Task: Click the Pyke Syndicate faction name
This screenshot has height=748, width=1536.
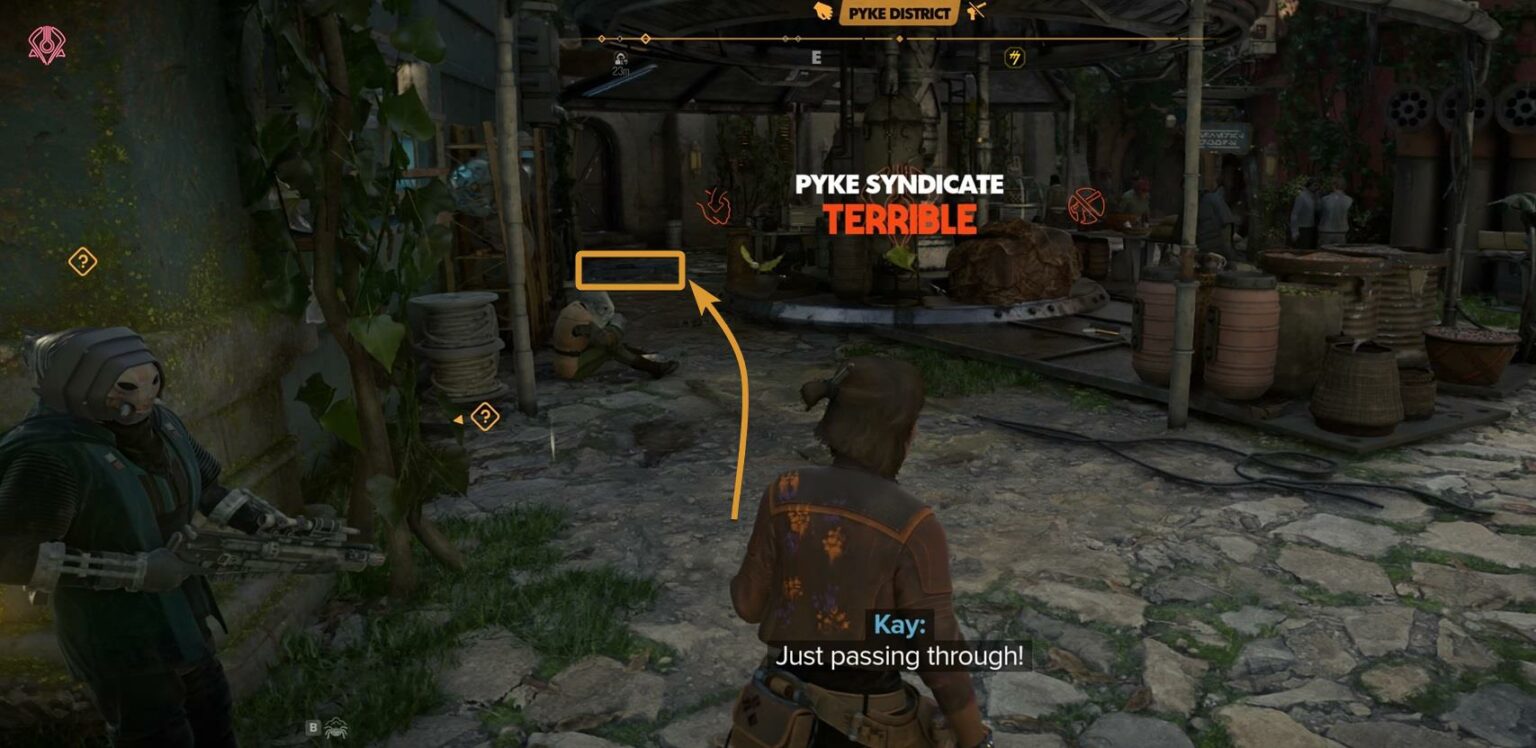Action: 898,185
